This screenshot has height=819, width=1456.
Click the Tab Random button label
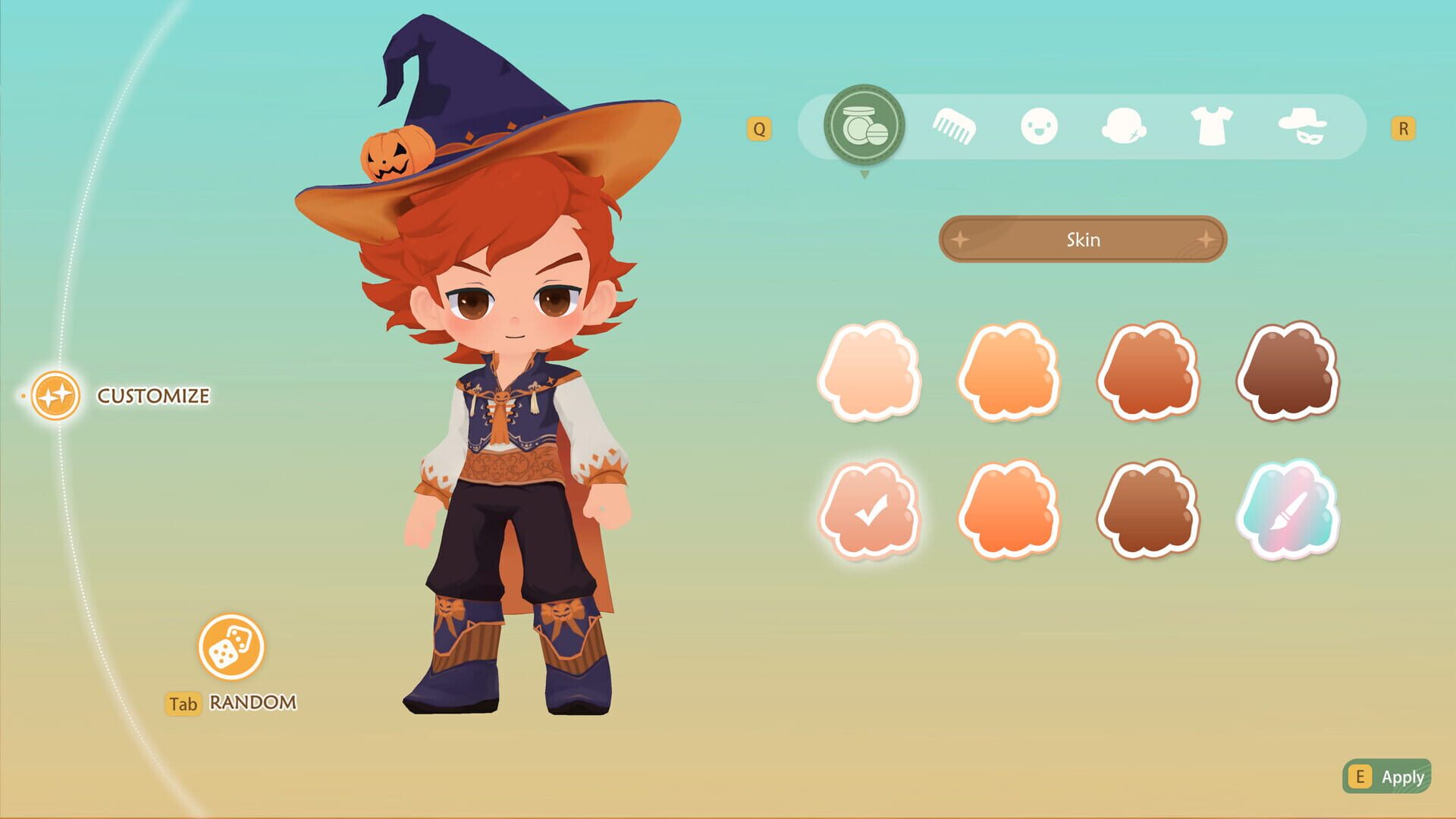pos(231,703)
